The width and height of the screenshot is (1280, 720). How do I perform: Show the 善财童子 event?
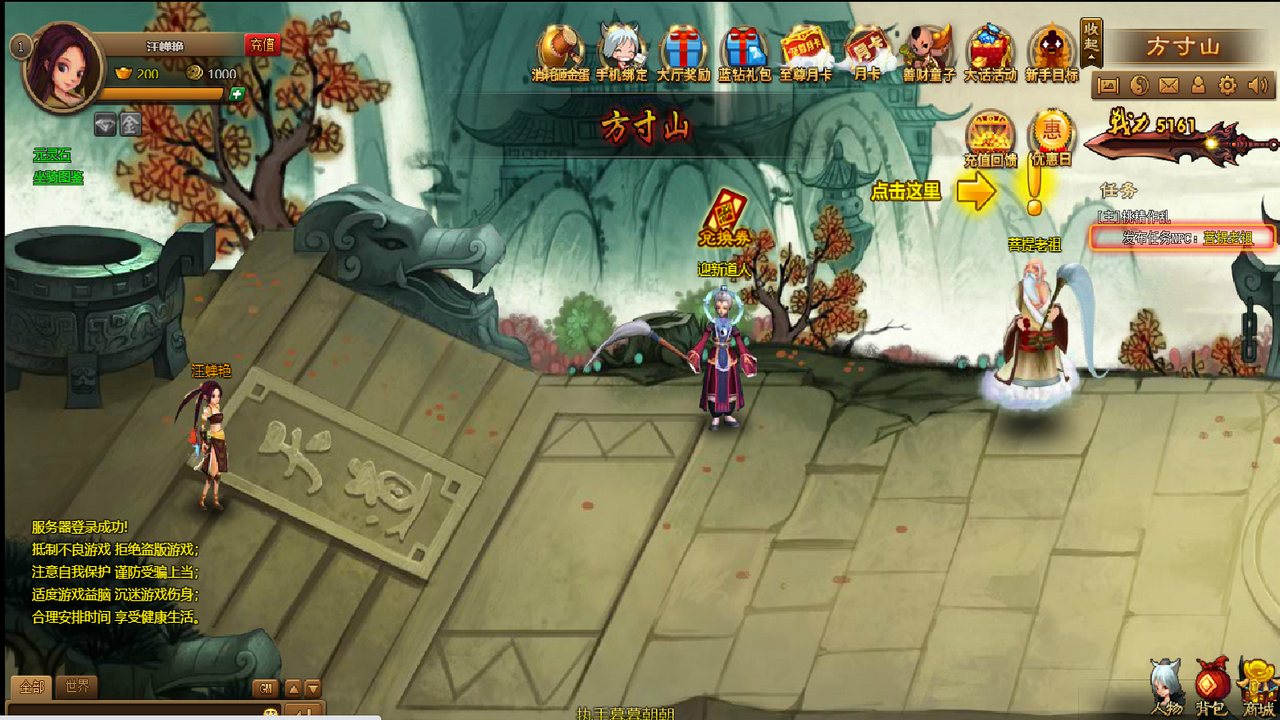[929, 54]
